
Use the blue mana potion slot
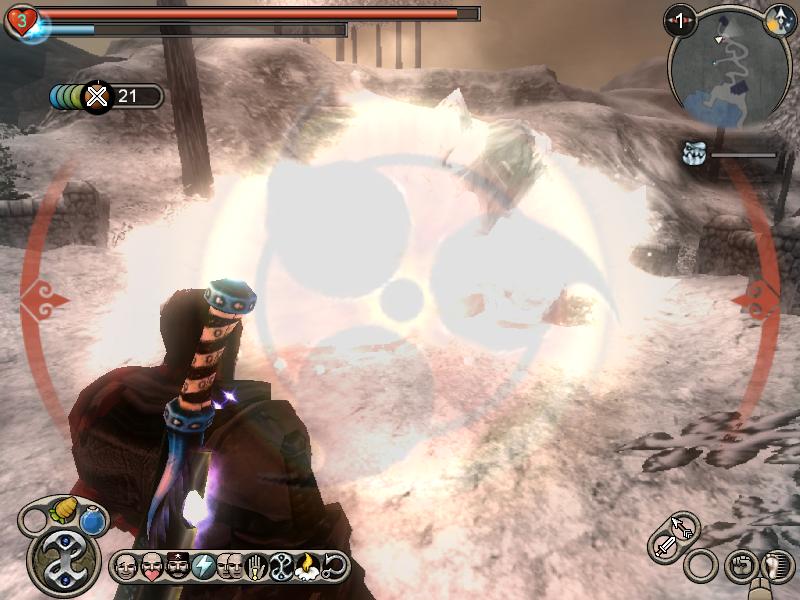tap(92, 521)
